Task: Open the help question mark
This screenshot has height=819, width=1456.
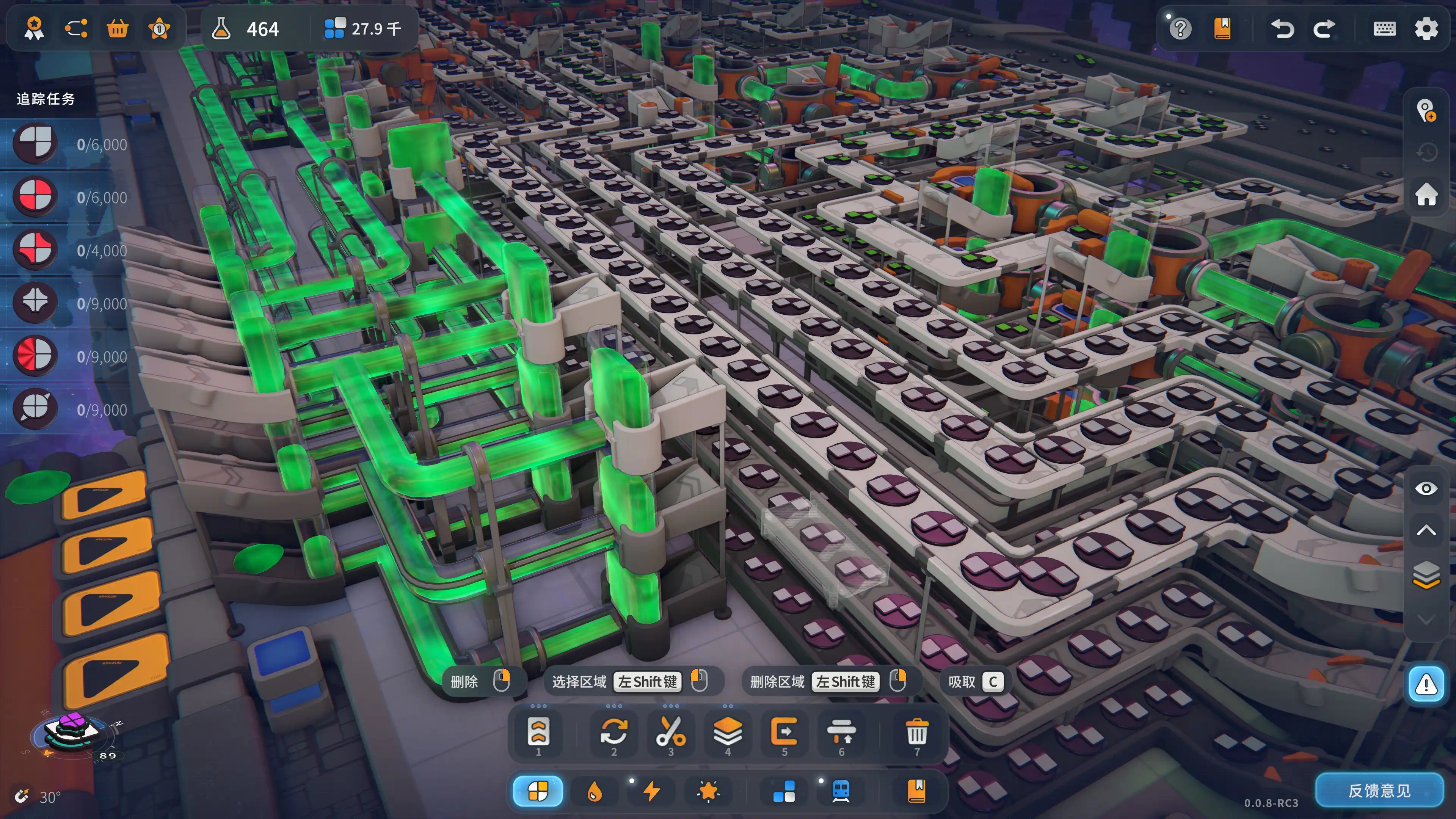Action: point(1180,28)
